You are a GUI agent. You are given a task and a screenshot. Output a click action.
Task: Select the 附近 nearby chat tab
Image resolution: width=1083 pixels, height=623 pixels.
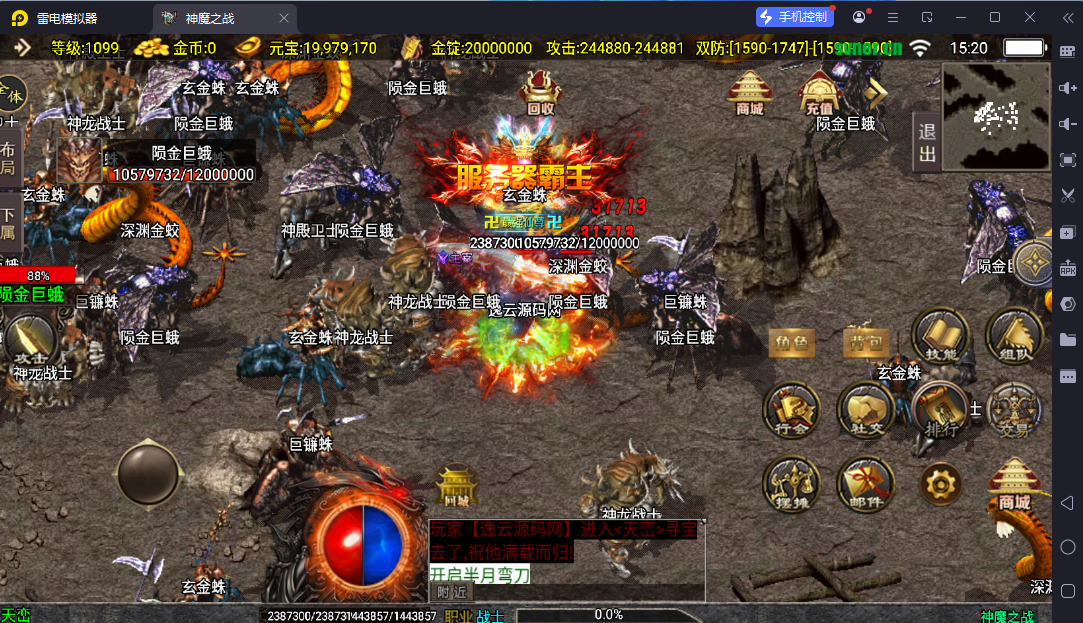pyautogui.click(x=452, y=592)
